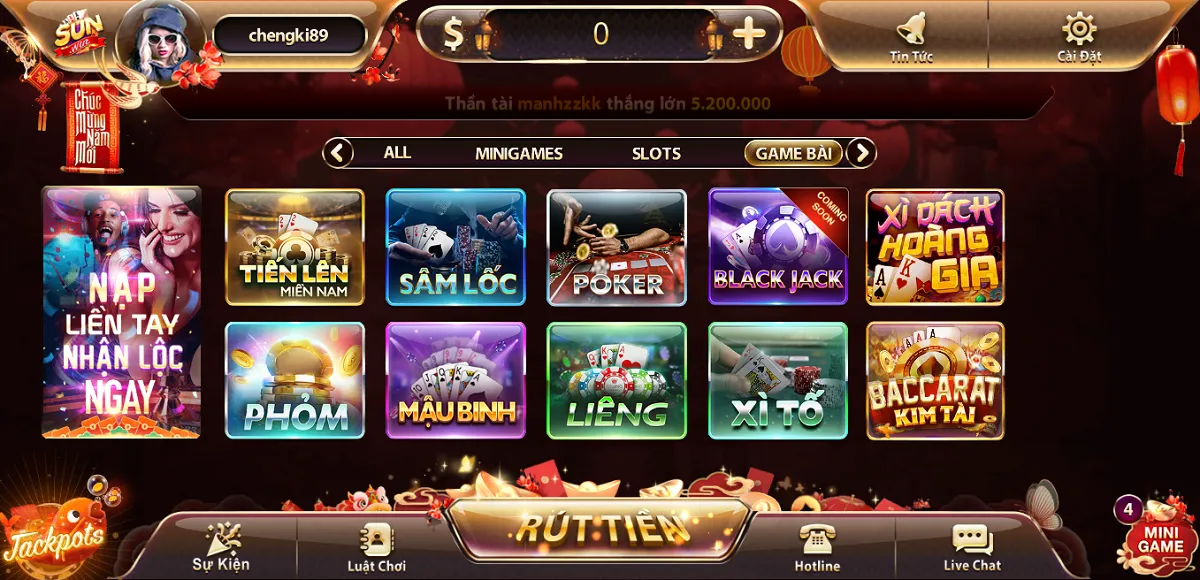Open the Mini Game floating button
The width and height of the screenshot is (1200, 580).
coord(1158,535)
